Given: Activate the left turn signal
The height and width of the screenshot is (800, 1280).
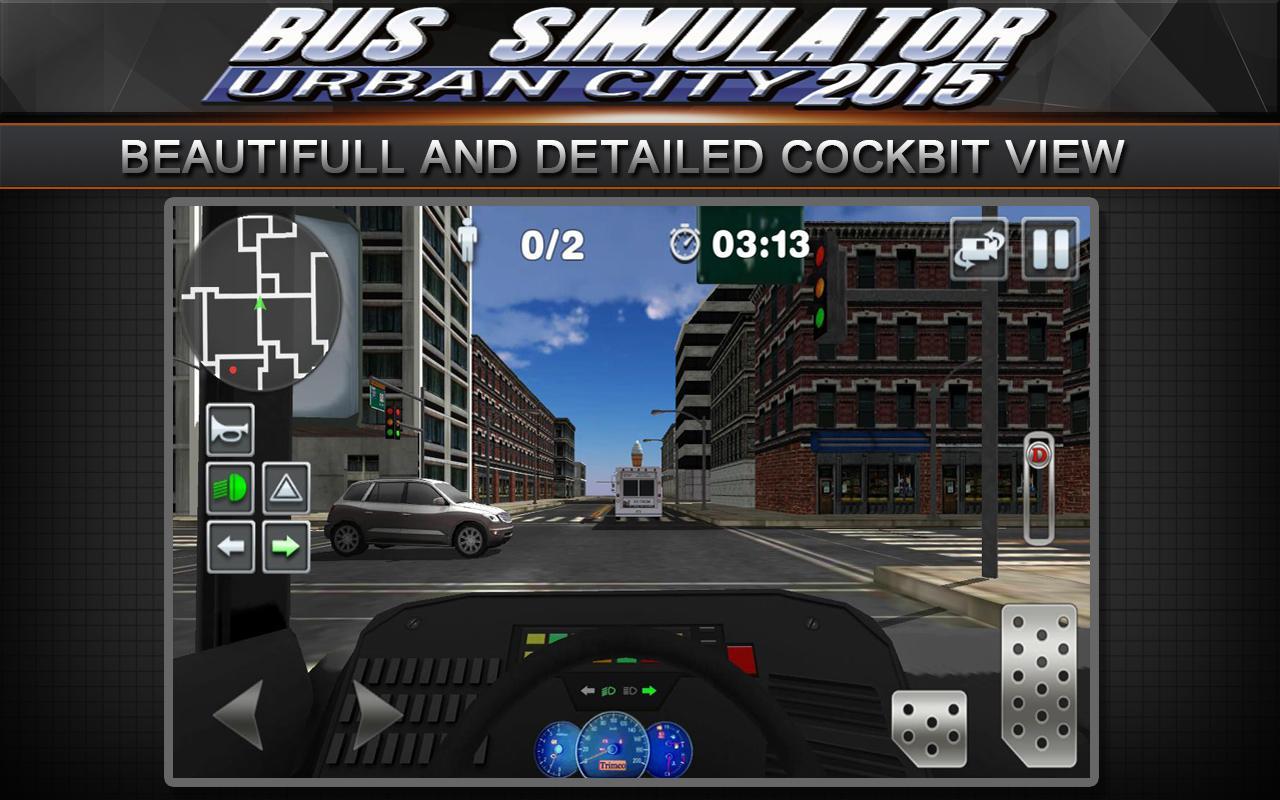Looking at the screenshot, I should [x=232, y=543].
